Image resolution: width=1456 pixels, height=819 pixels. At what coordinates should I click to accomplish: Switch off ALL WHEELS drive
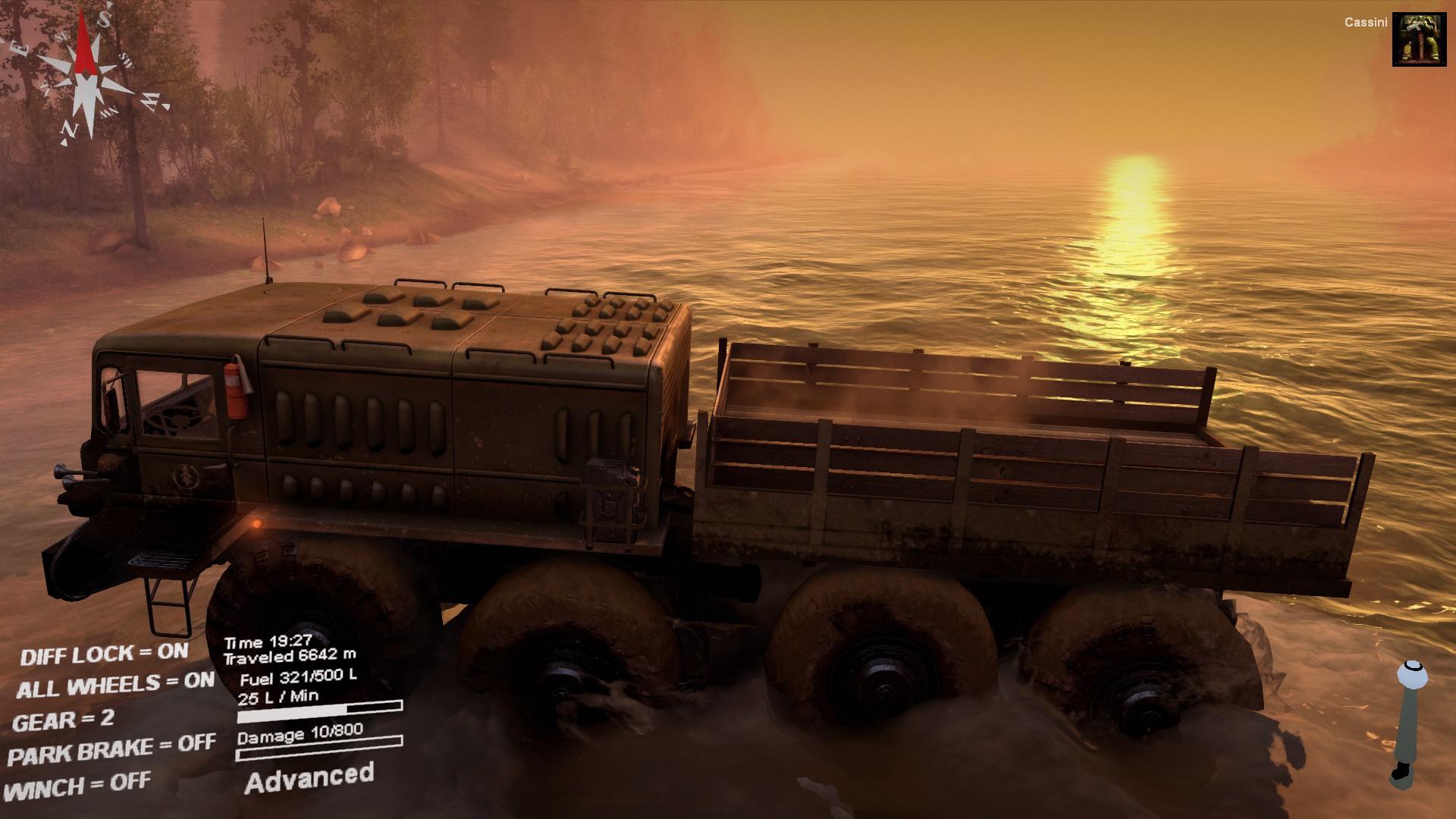click(x=115, y=686)
